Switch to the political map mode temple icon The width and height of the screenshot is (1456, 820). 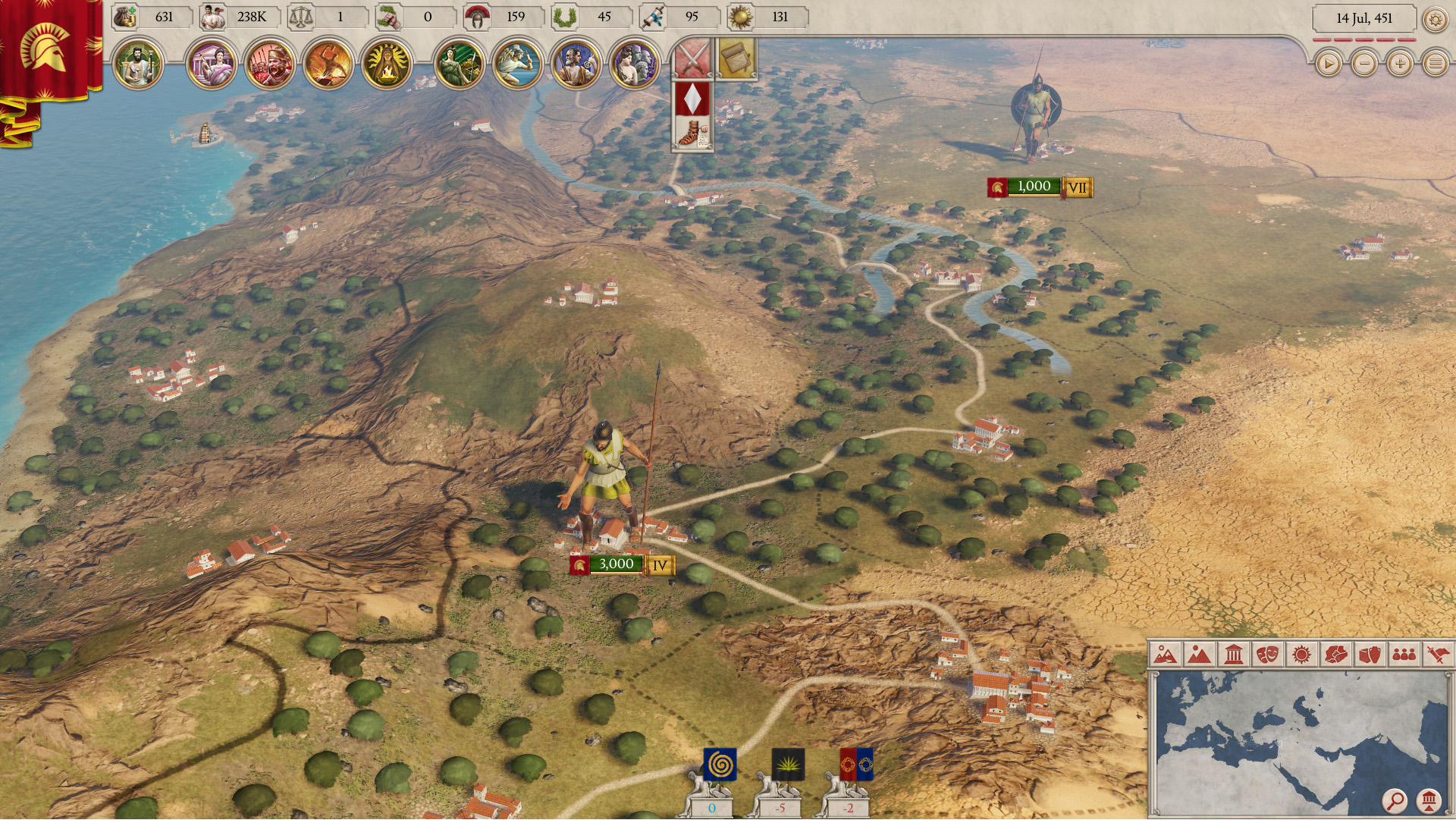pos(1233,655)
